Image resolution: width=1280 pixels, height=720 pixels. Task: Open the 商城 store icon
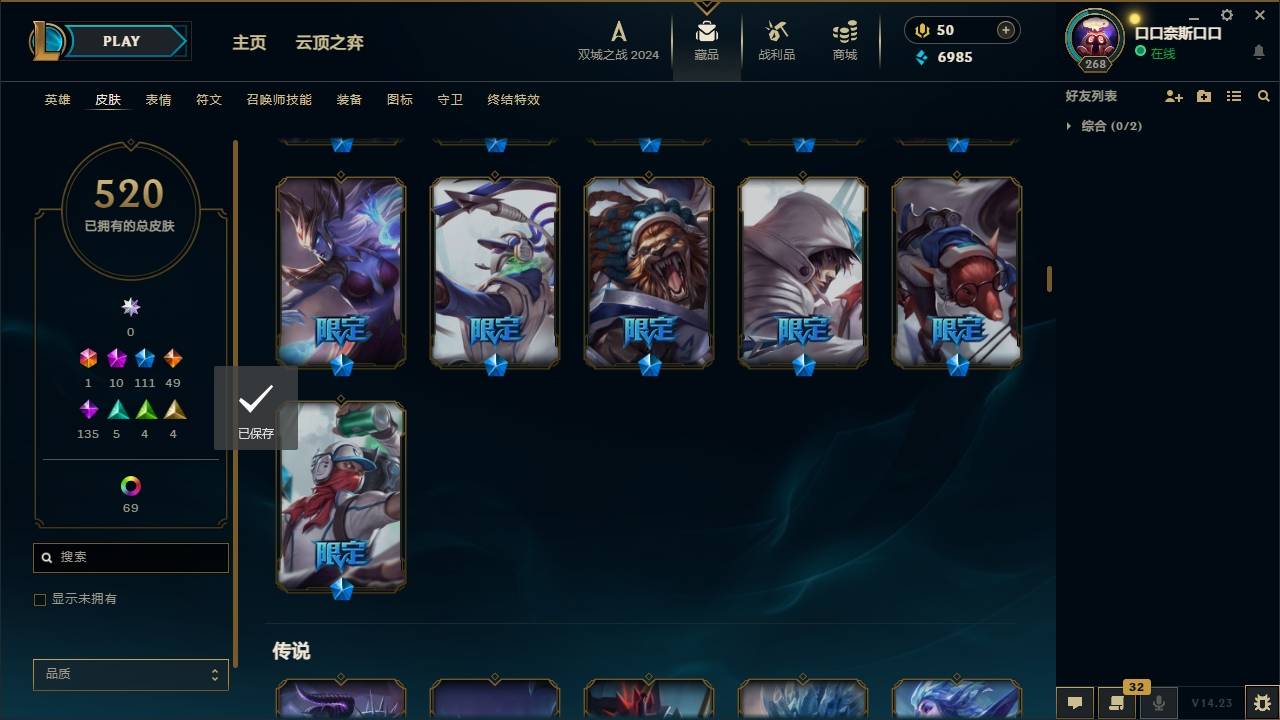pyautogui.click(x=843, y=40)
